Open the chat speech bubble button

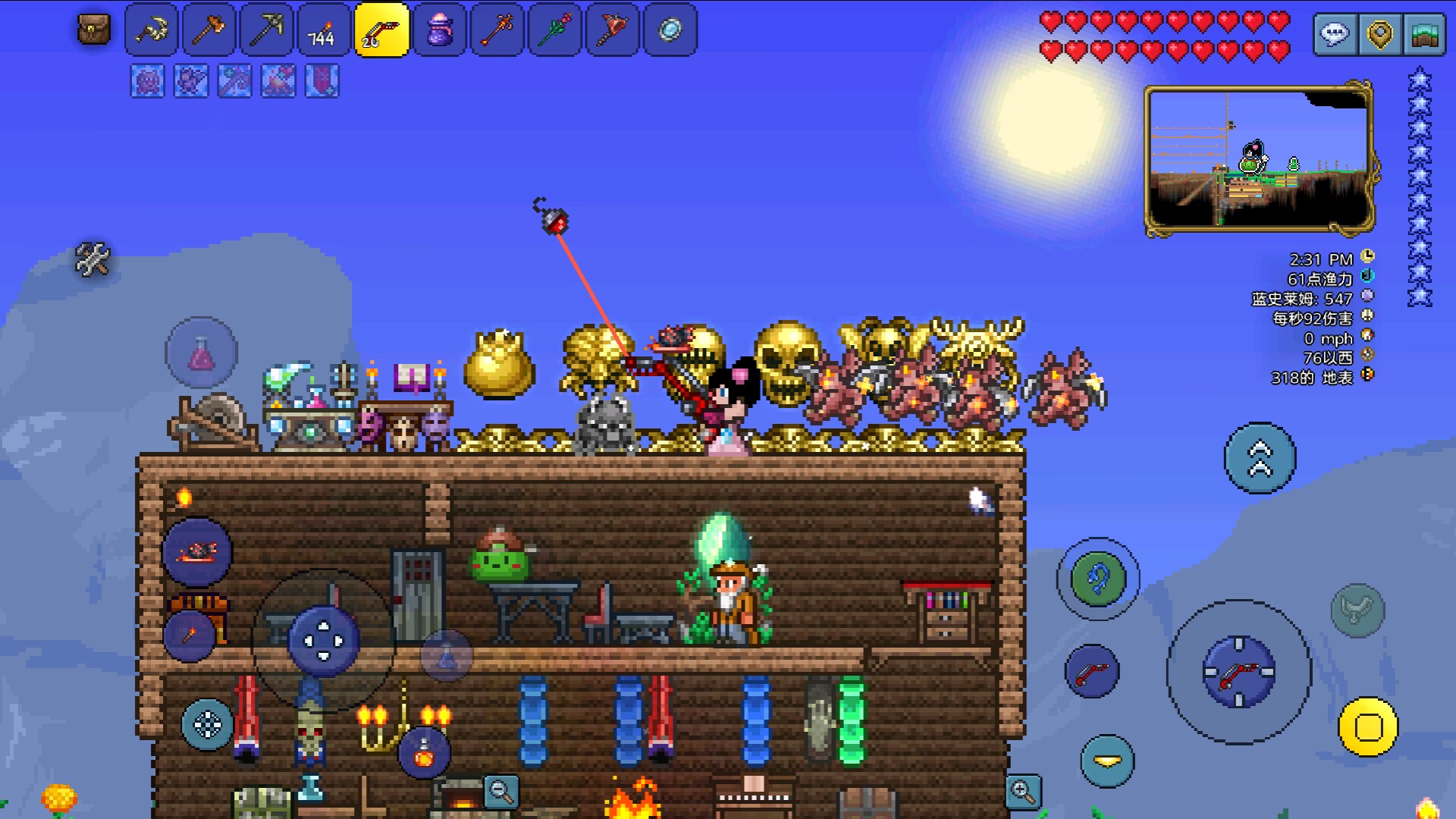(1335, 35)
